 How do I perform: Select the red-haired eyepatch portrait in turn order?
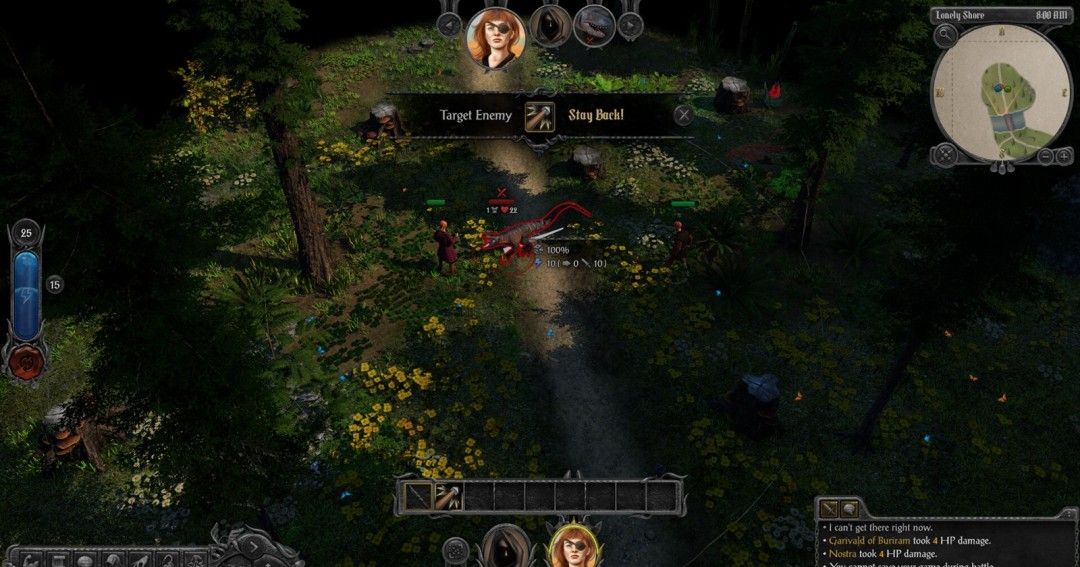point(496,37)
